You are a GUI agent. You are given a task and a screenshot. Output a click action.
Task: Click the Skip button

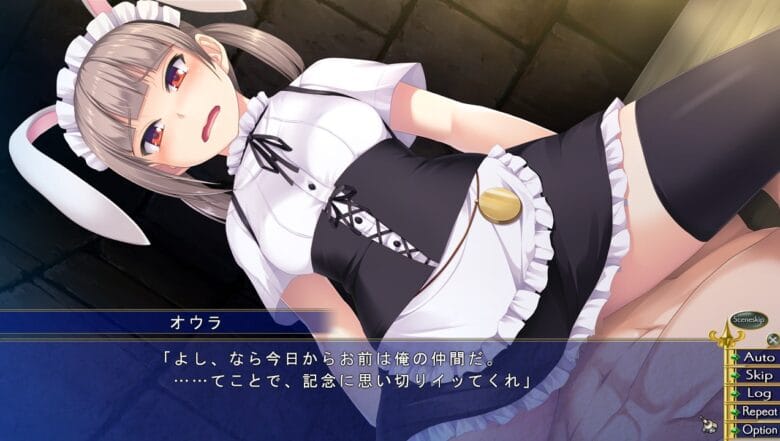pos(758,375)
